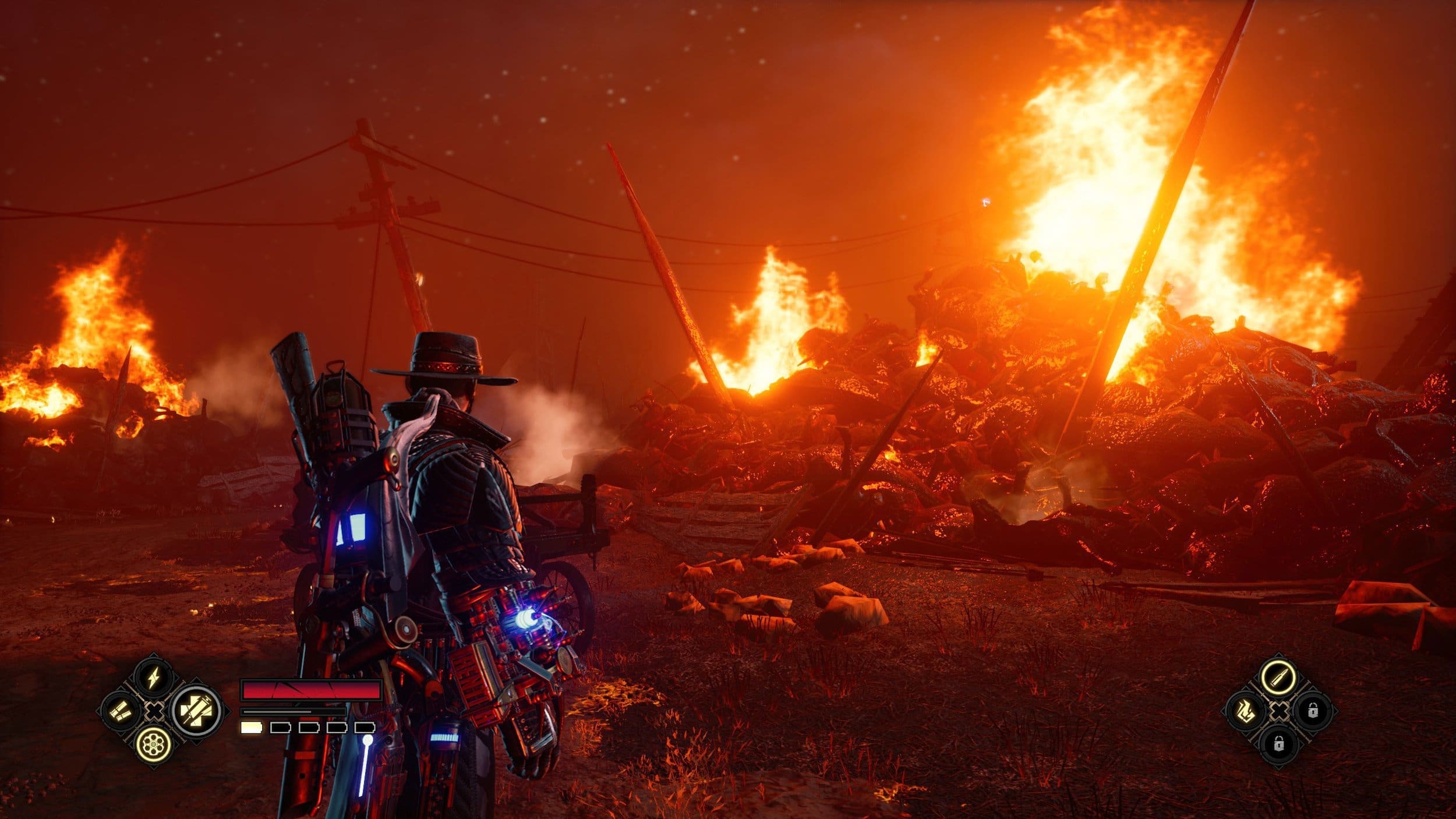
Task: Click the filled yellow energy cell
Action: click(x=252, y=728)
